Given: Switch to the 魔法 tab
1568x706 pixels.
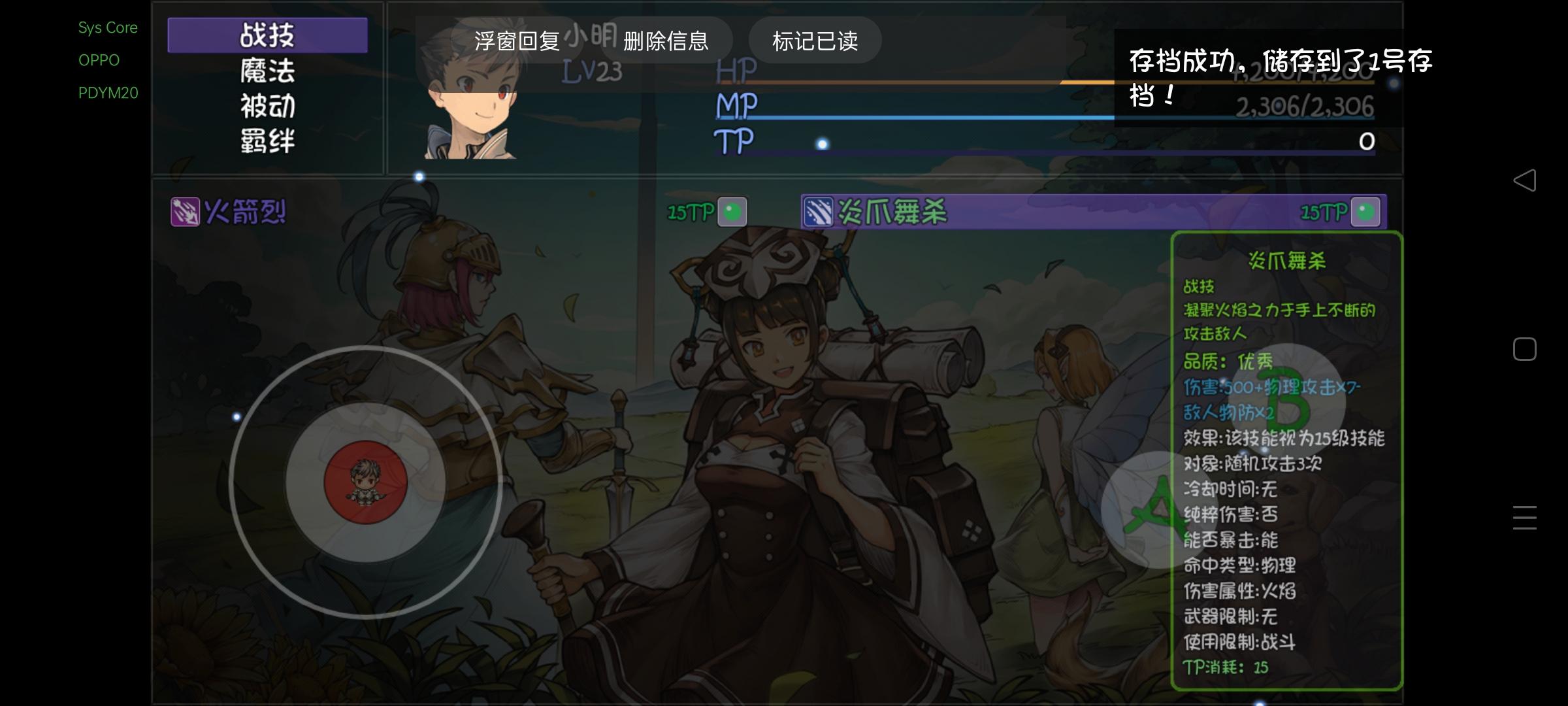Looking at the screenshot, I should 267,72.
